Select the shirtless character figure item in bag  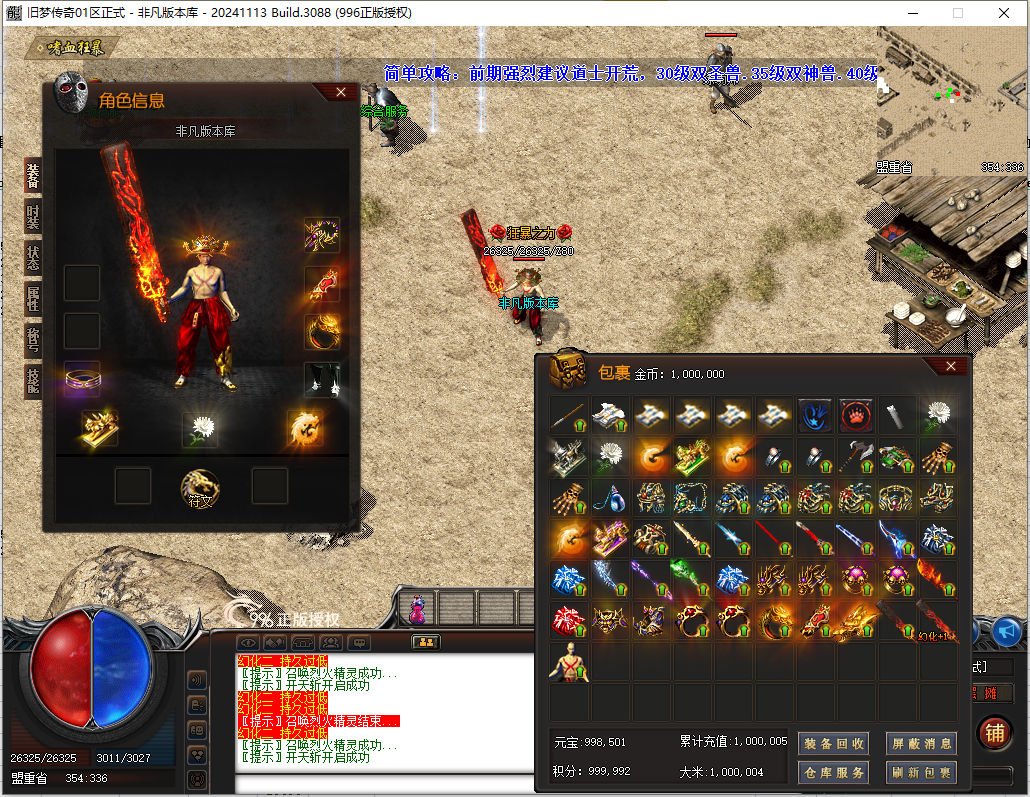[568, 663]
